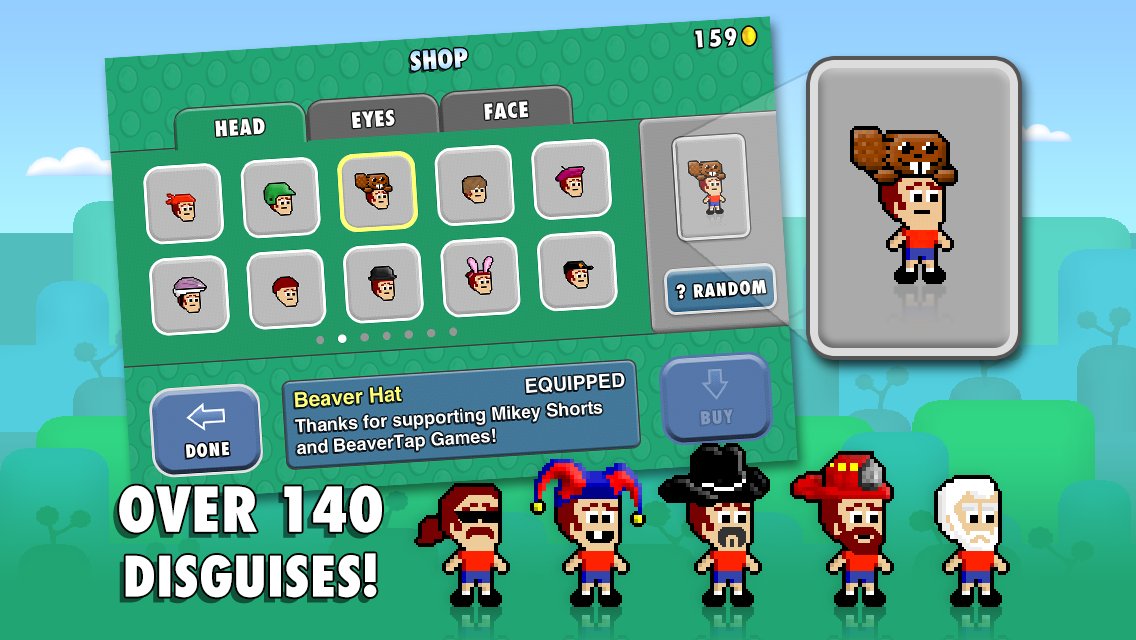This screenshot has width=1136, height=640.
Task: Pick the black cap with orange badge
Action: (575, 269)
